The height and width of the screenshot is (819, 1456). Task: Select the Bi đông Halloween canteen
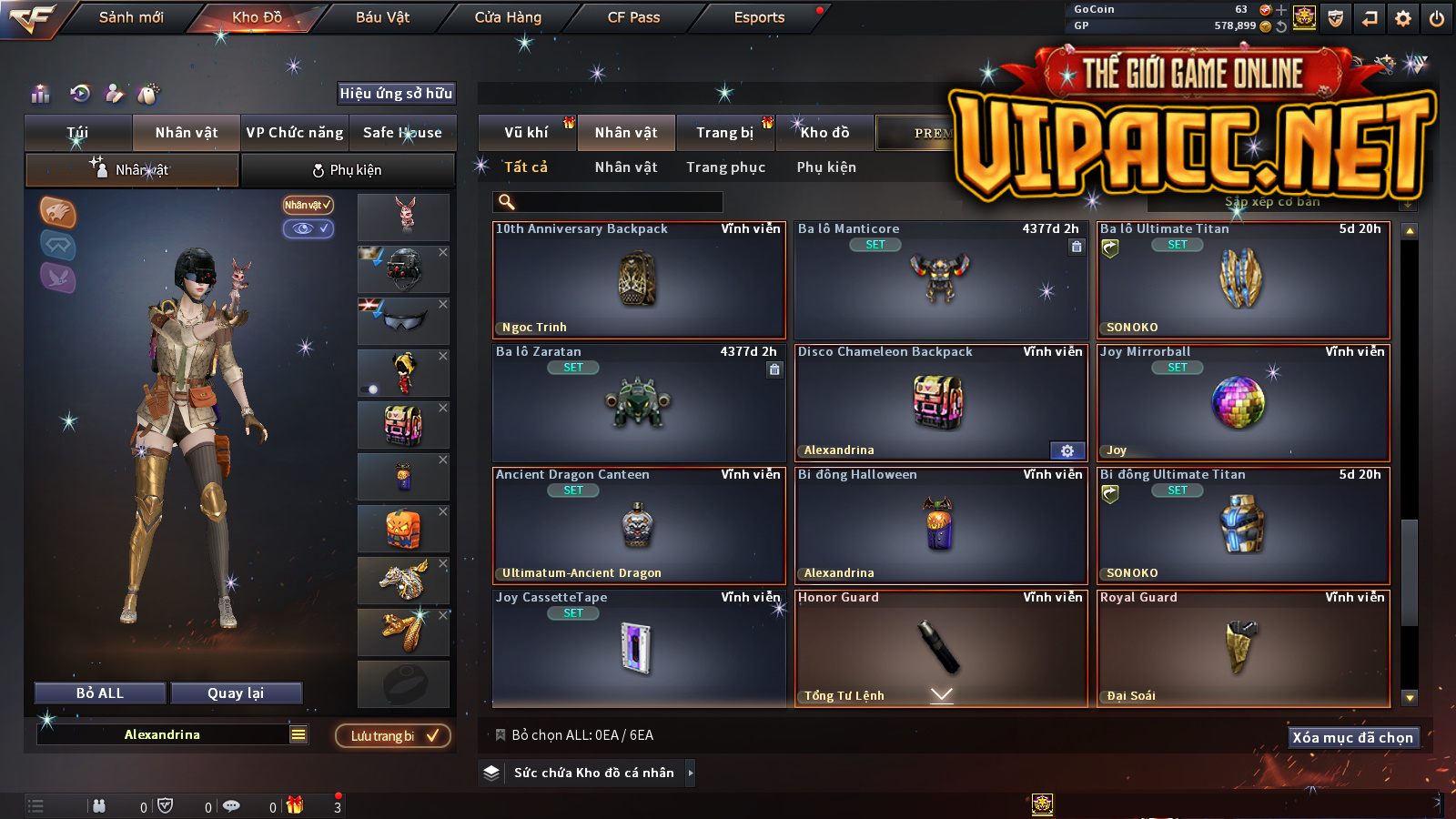click(x=940, y=525)
